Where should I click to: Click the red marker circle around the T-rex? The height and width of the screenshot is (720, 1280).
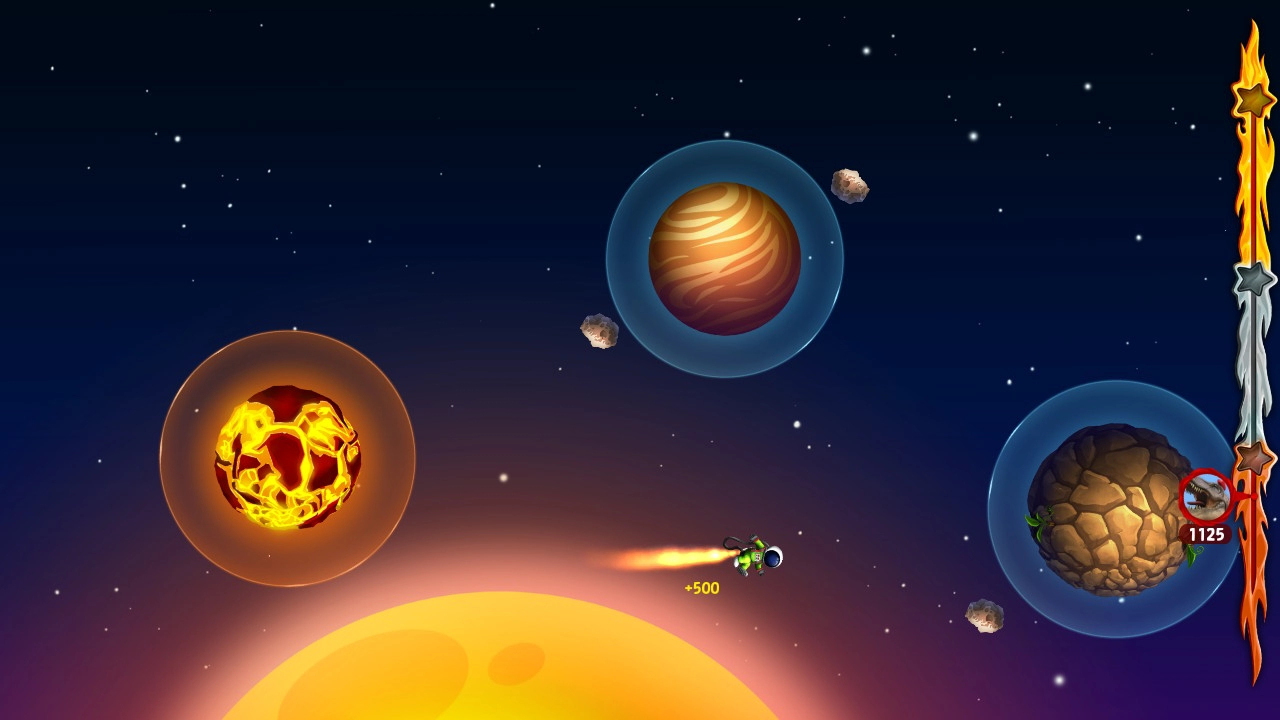click(x=1203, y=492)
